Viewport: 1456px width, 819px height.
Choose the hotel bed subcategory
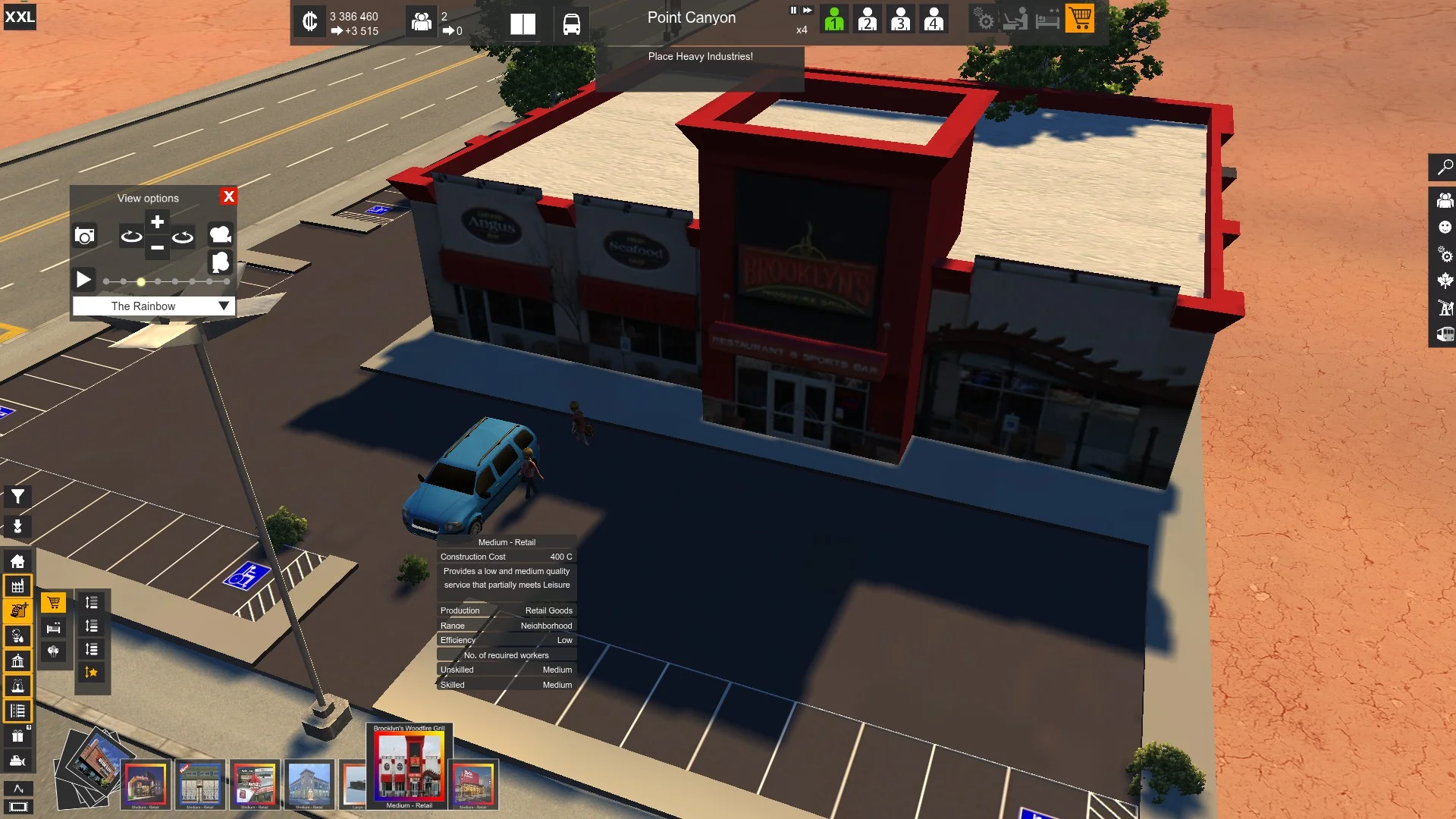53,628
